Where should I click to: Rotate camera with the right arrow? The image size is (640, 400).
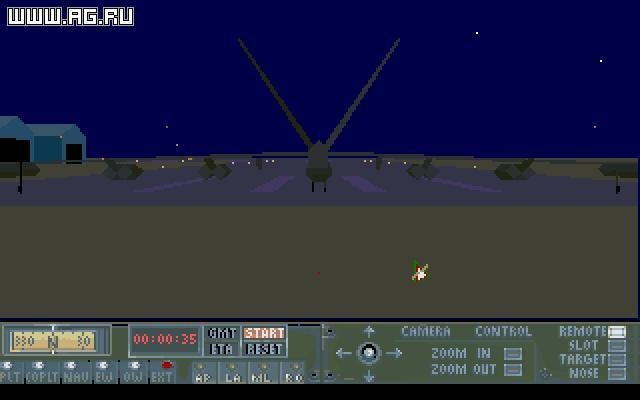[394, 353]
